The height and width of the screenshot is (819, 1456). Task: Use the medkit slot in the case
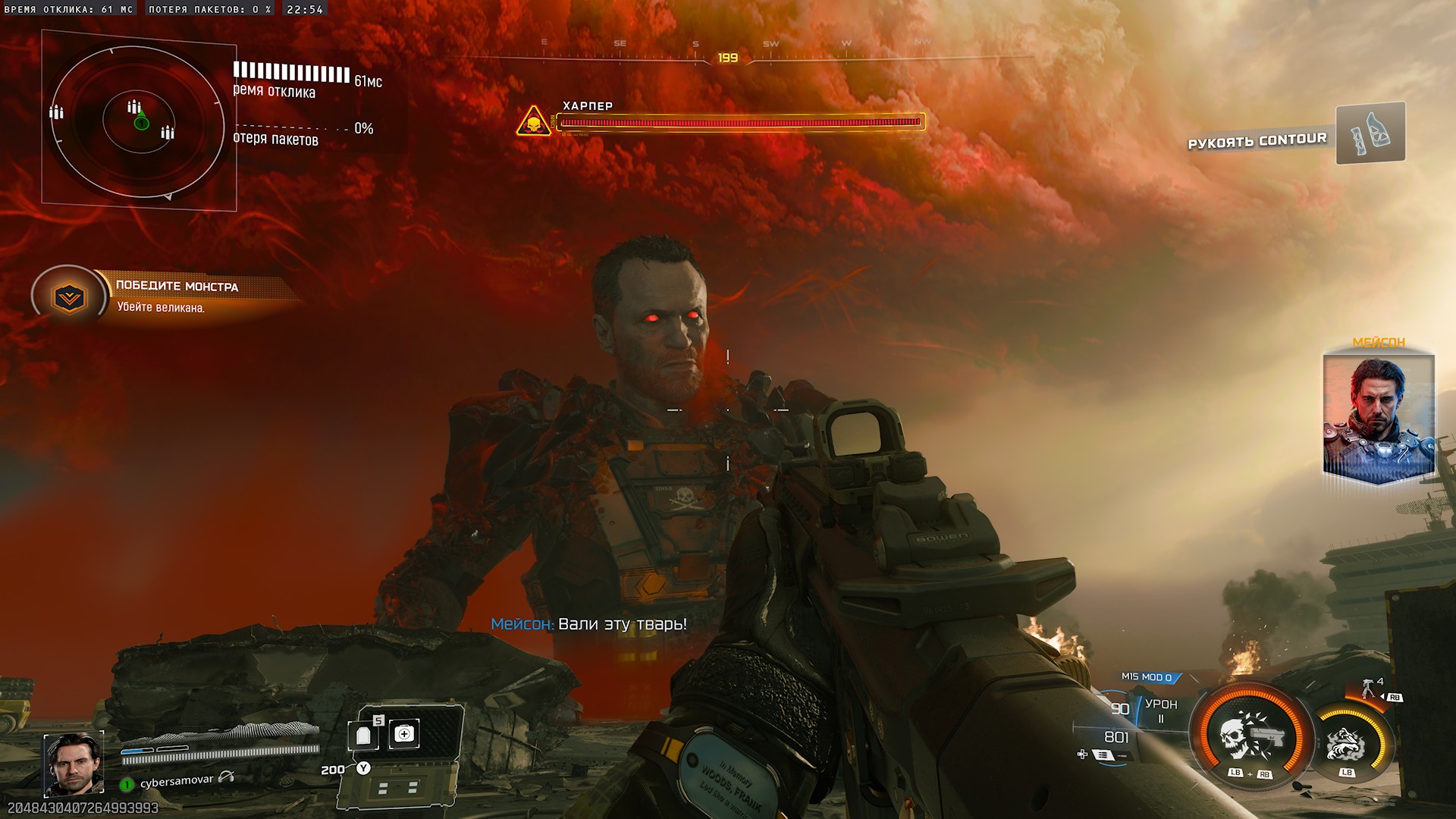point(404,734)
